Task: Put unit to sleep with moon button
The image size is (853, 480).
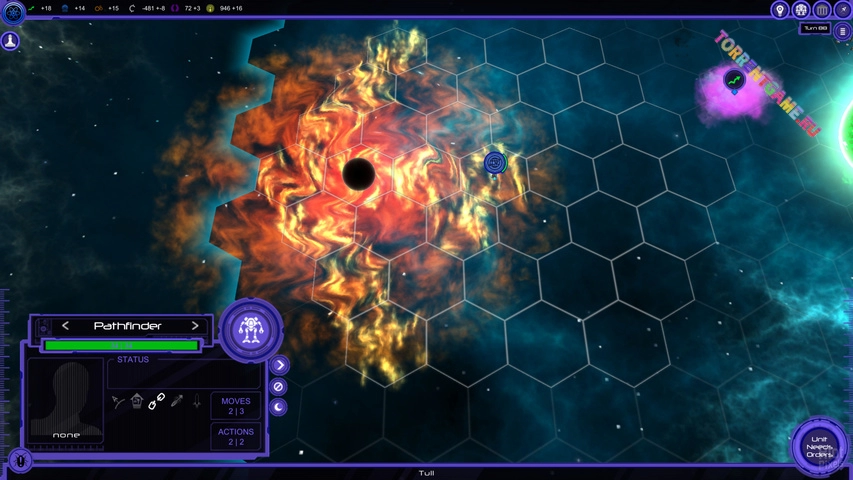Action: 279,407
